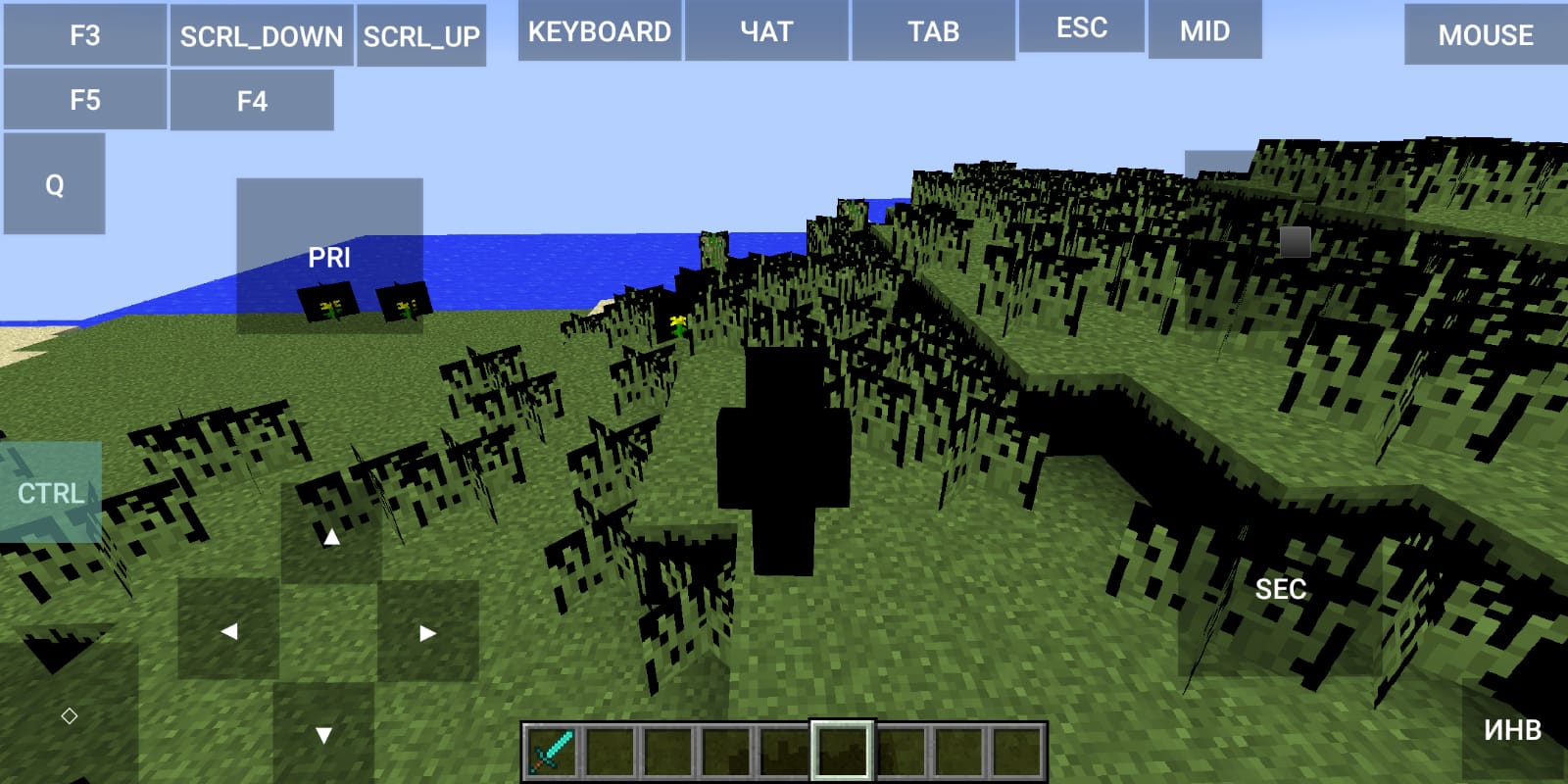Screen dimensions: 1568x784
Task: Toggle the on-screen KEYBOARD
Action: [599, 30]
